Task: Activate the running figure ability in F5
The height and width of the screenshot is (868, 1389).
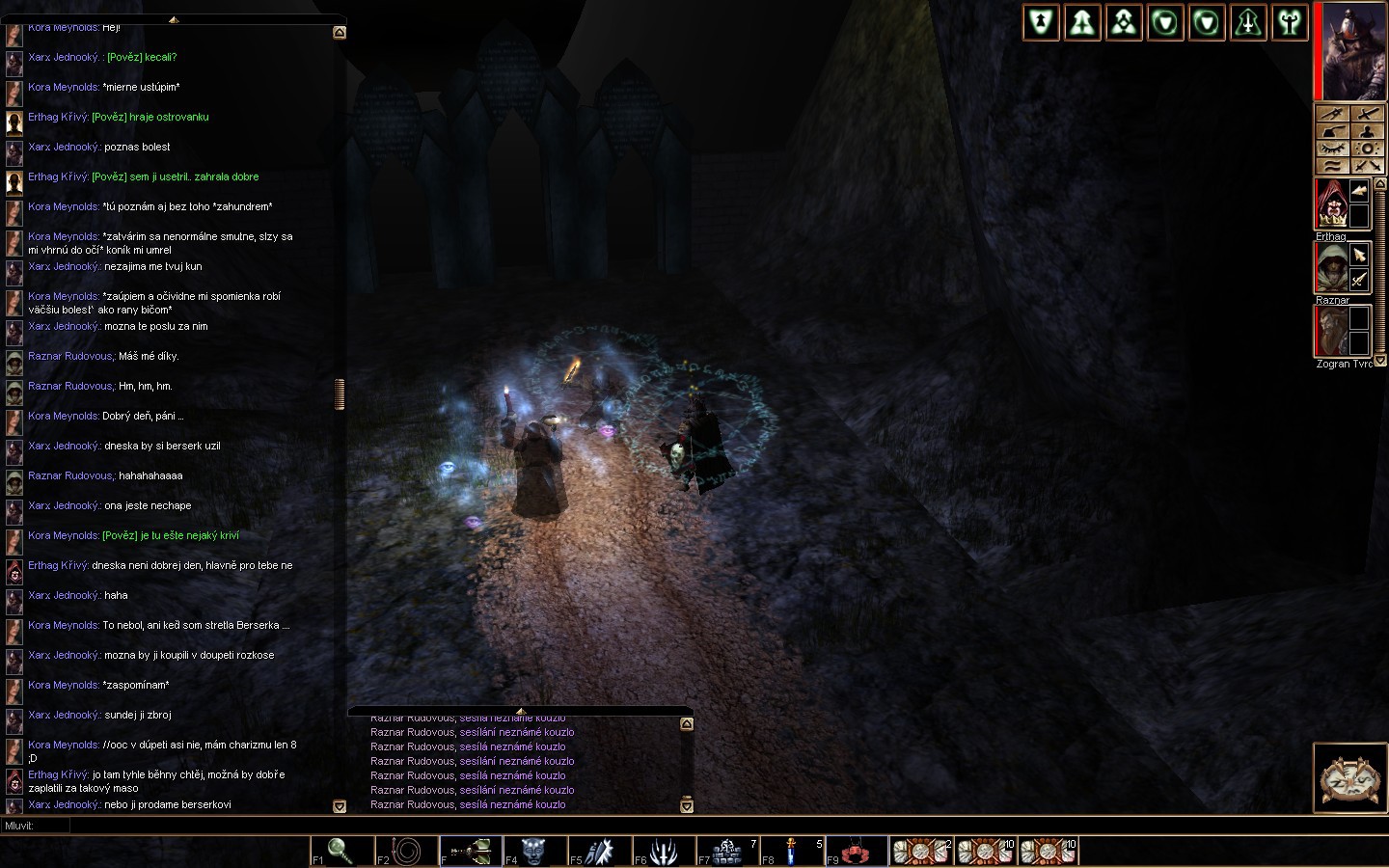Action: (598, 851)
